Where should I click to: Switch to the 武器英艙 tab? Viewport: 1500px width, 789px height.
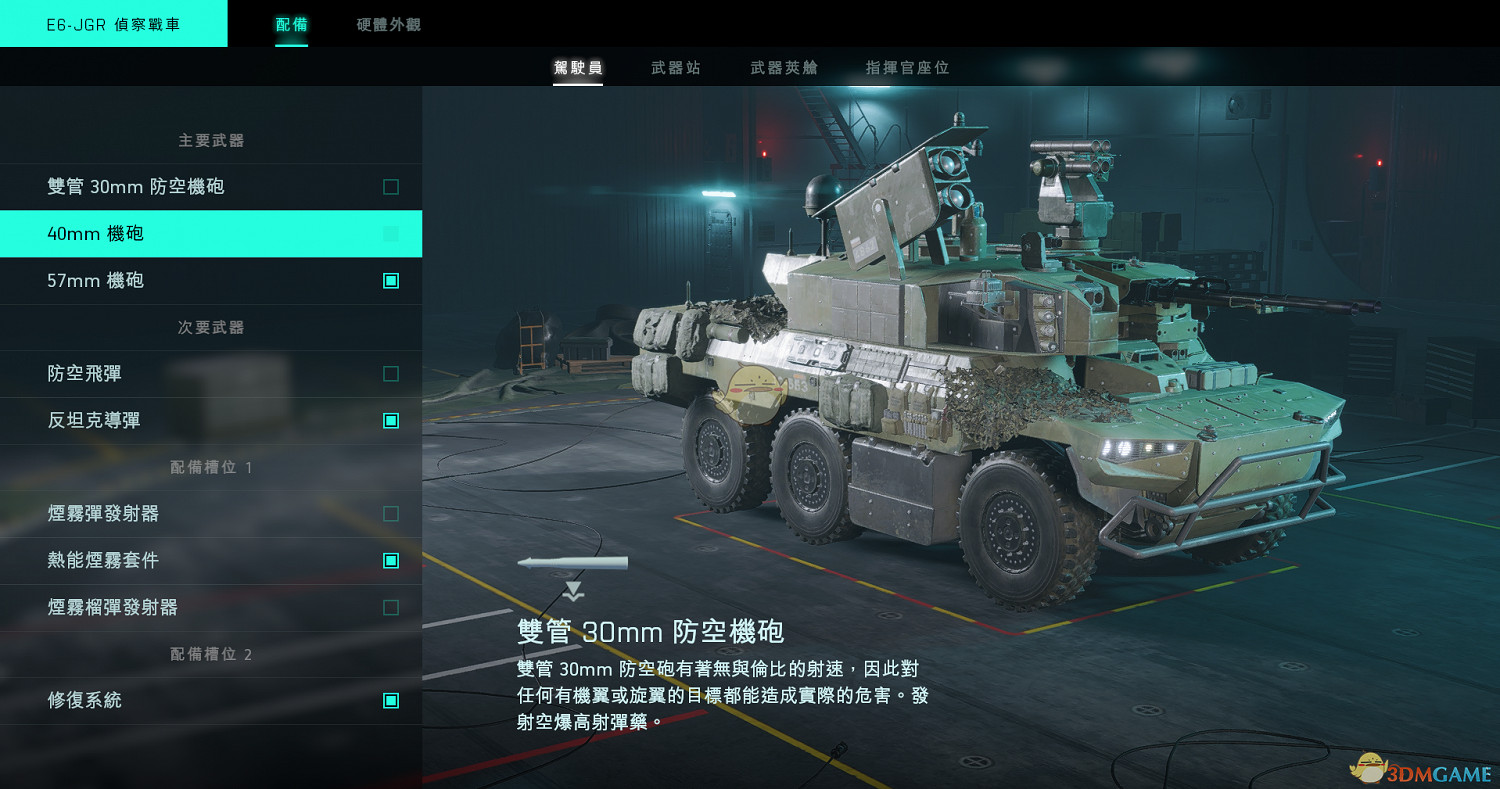tap(782, 67)
